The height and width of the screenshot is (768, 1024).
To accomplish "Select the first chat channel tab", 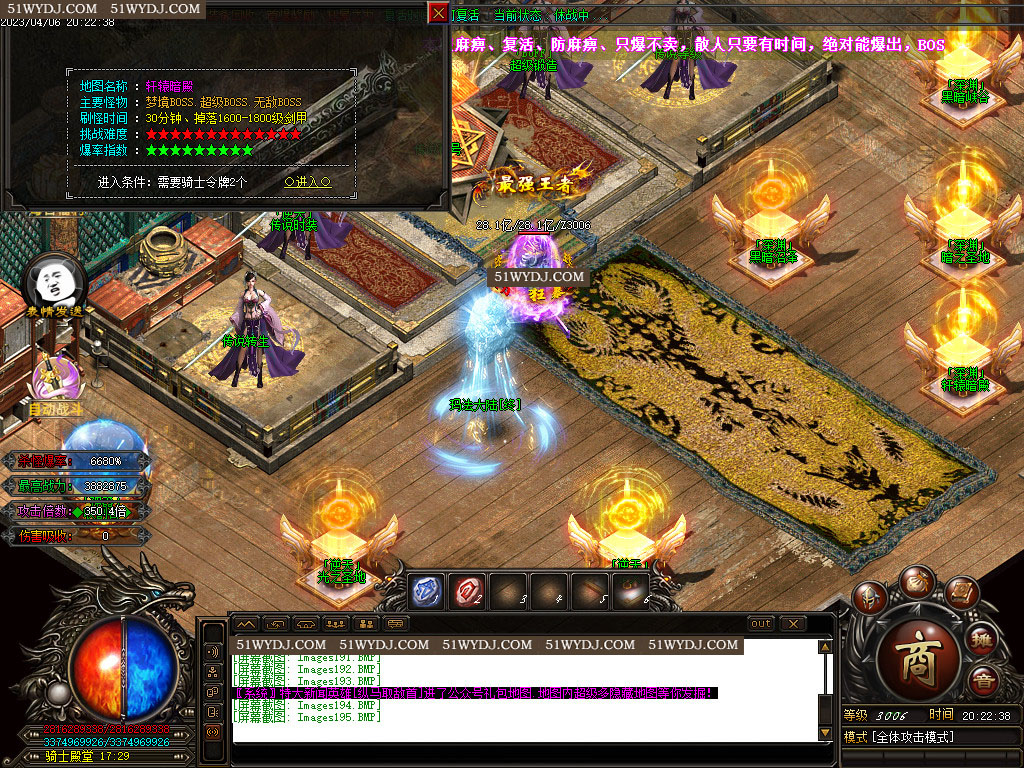I will point(246,624).
